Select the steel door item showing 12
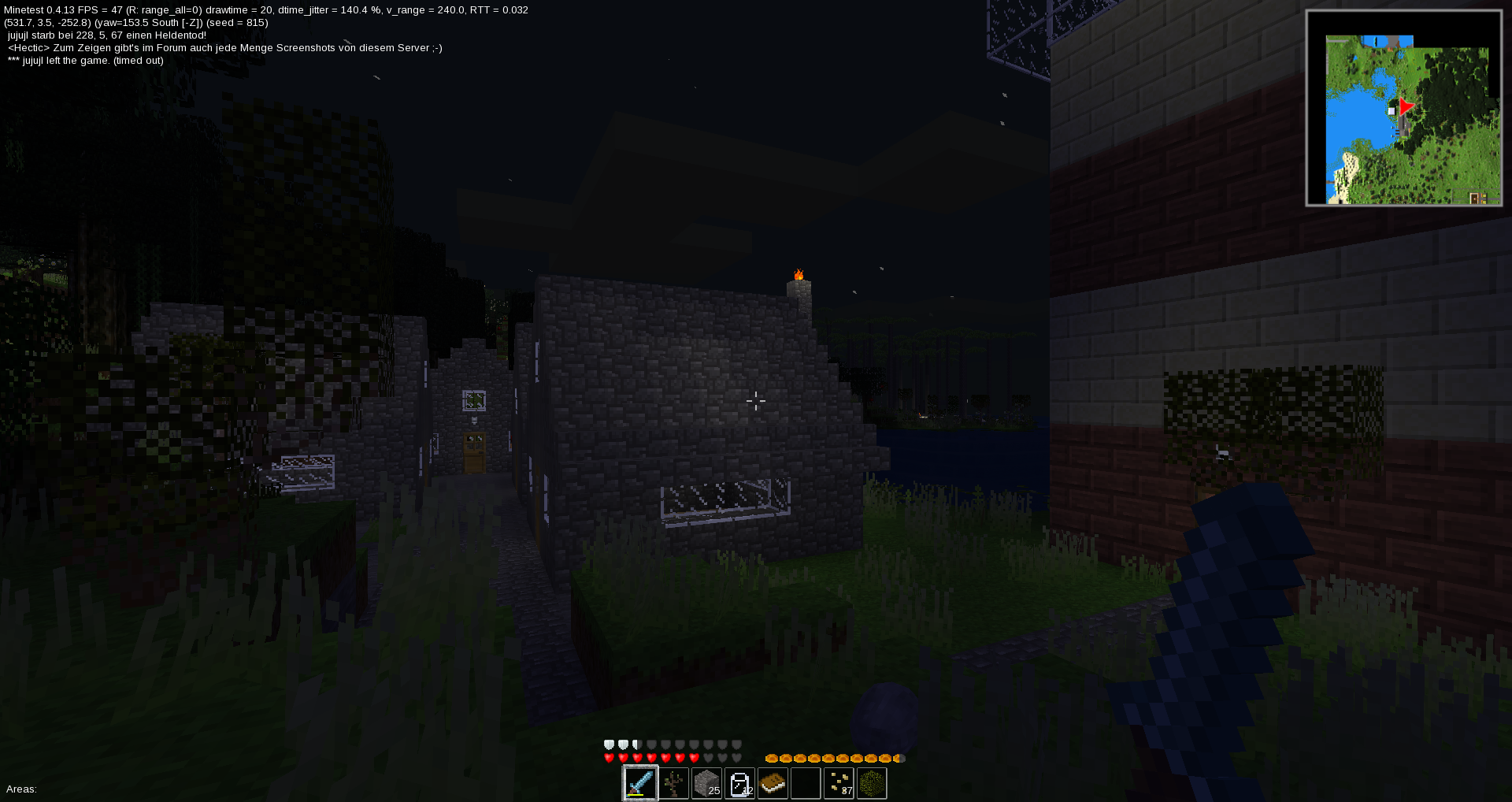The image size is (1512, 802). [x=739, y=784]
